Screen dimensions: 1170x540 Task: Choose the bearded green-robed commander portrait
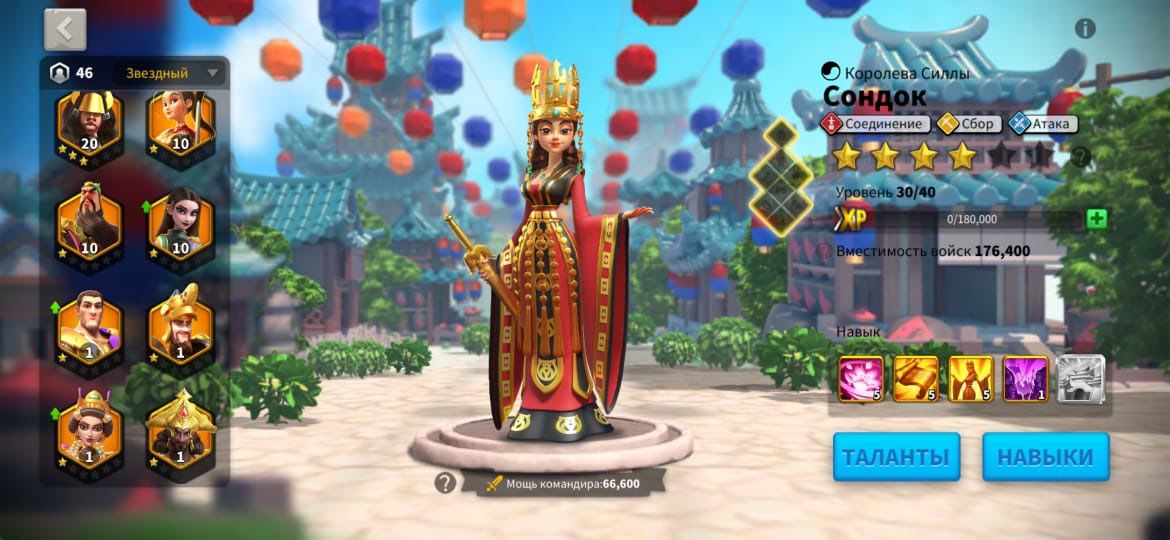tap(89, 223)
